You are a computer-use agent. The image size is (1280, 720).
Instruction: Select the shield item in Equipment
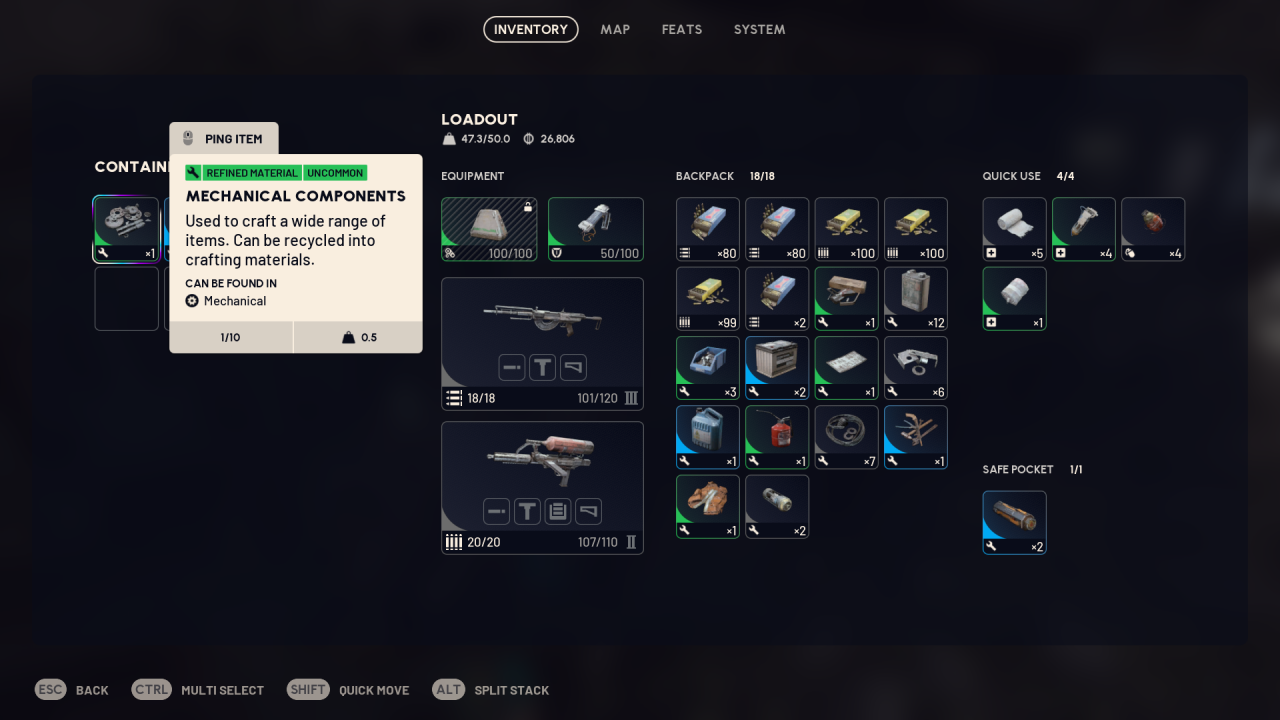pyautogui.click(x=596, y=229)
